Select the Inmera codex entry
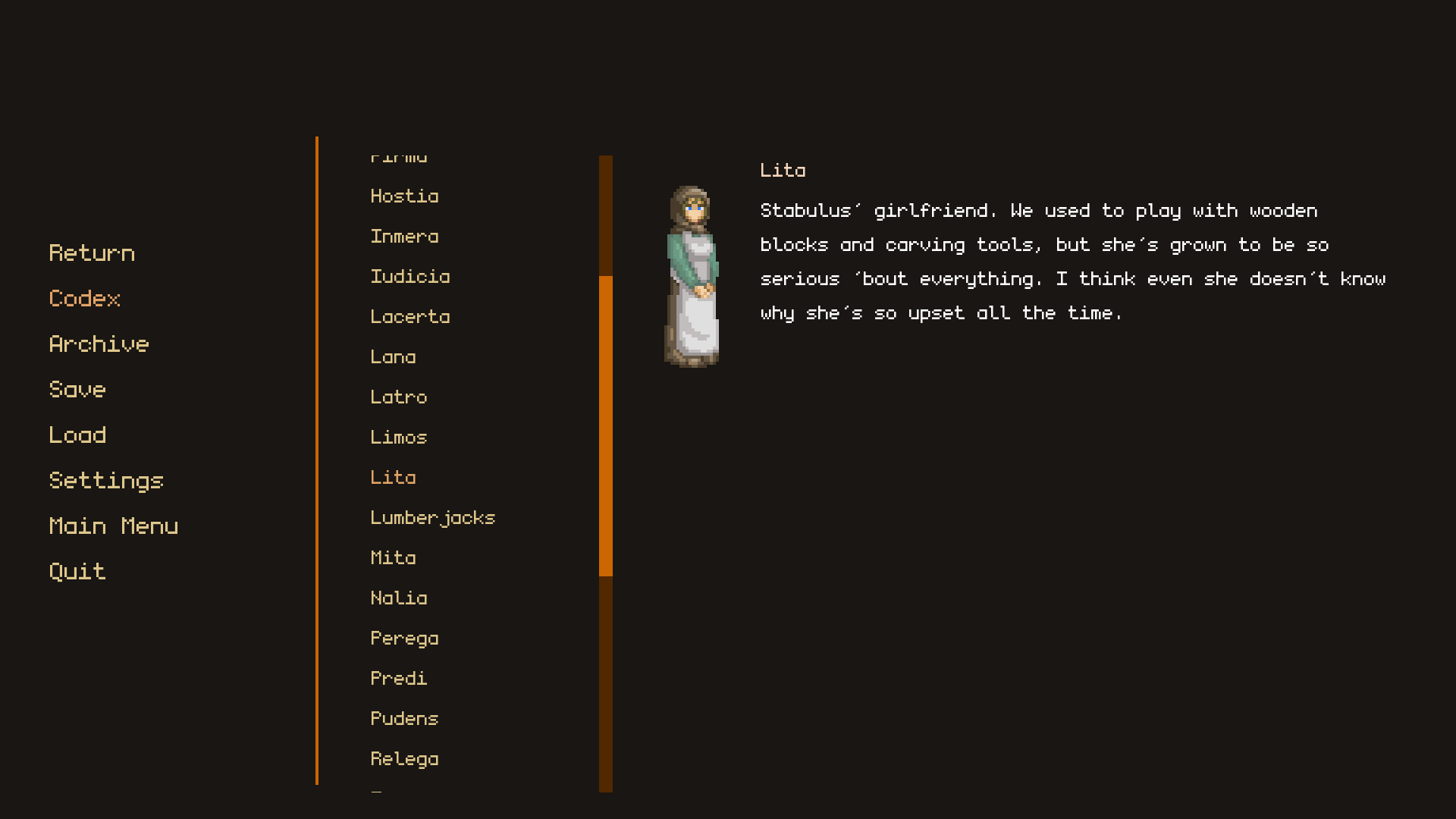 [404, 236]
